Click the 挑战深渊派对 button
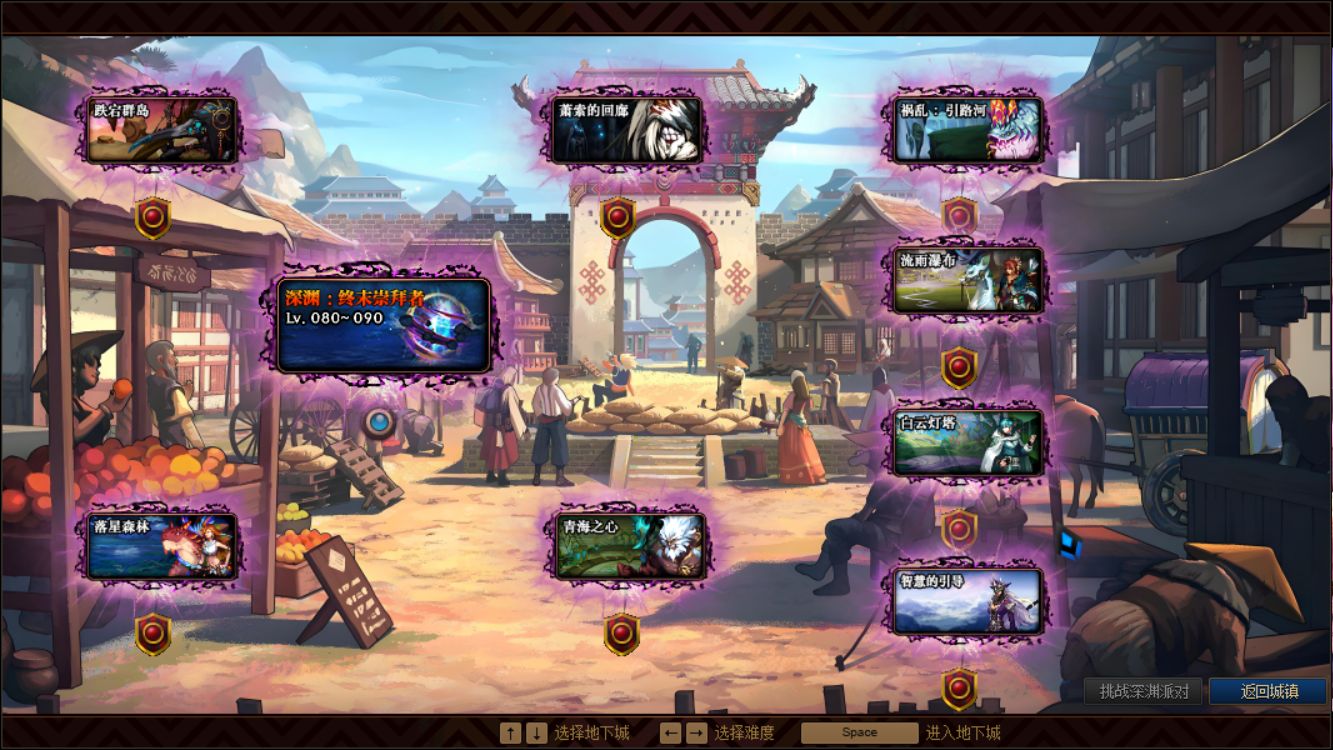1333x750 pixels. (x=1143, y=691)
